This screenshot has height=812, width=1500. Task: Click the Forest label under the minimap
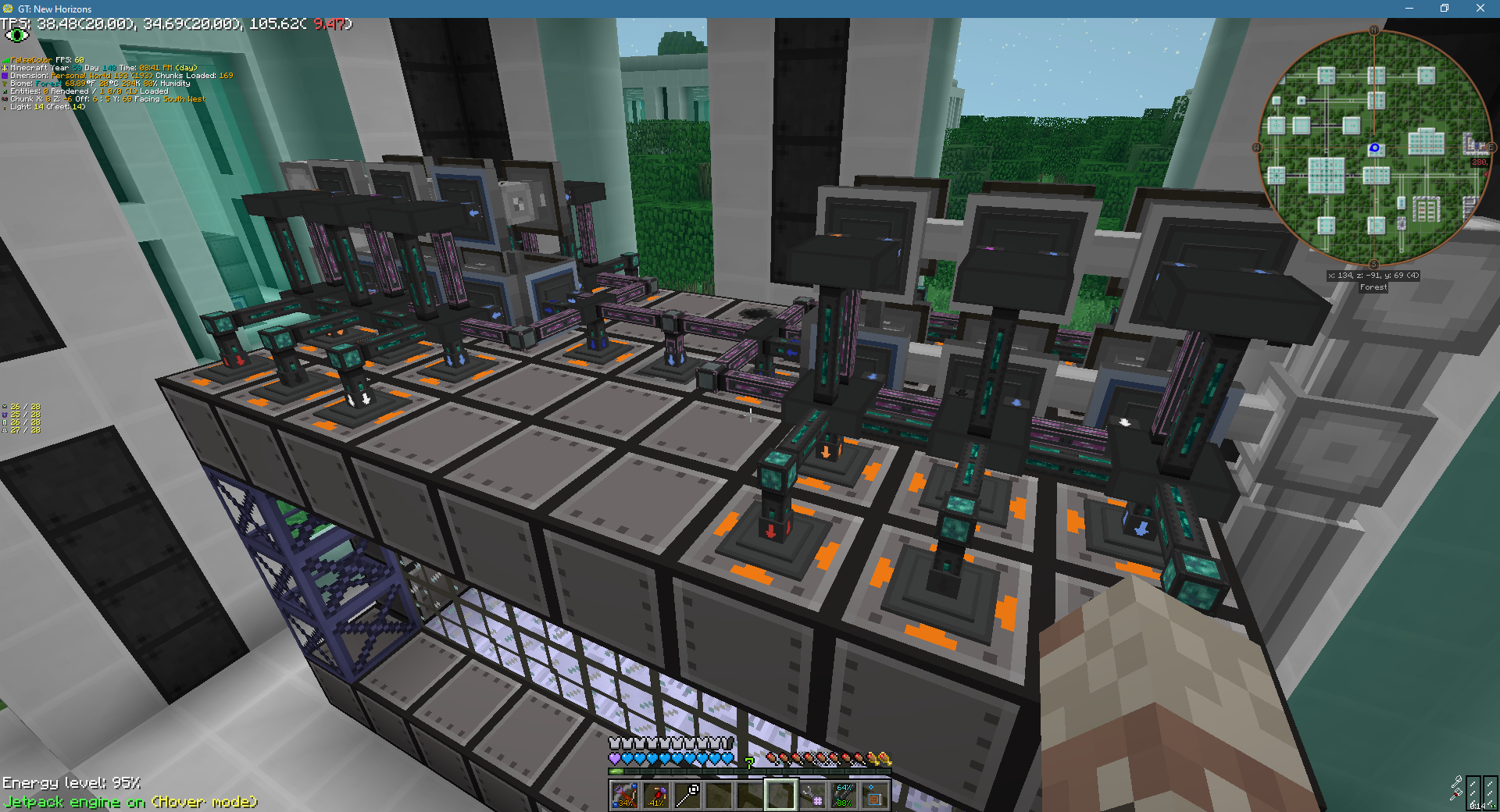(1373, 287)
